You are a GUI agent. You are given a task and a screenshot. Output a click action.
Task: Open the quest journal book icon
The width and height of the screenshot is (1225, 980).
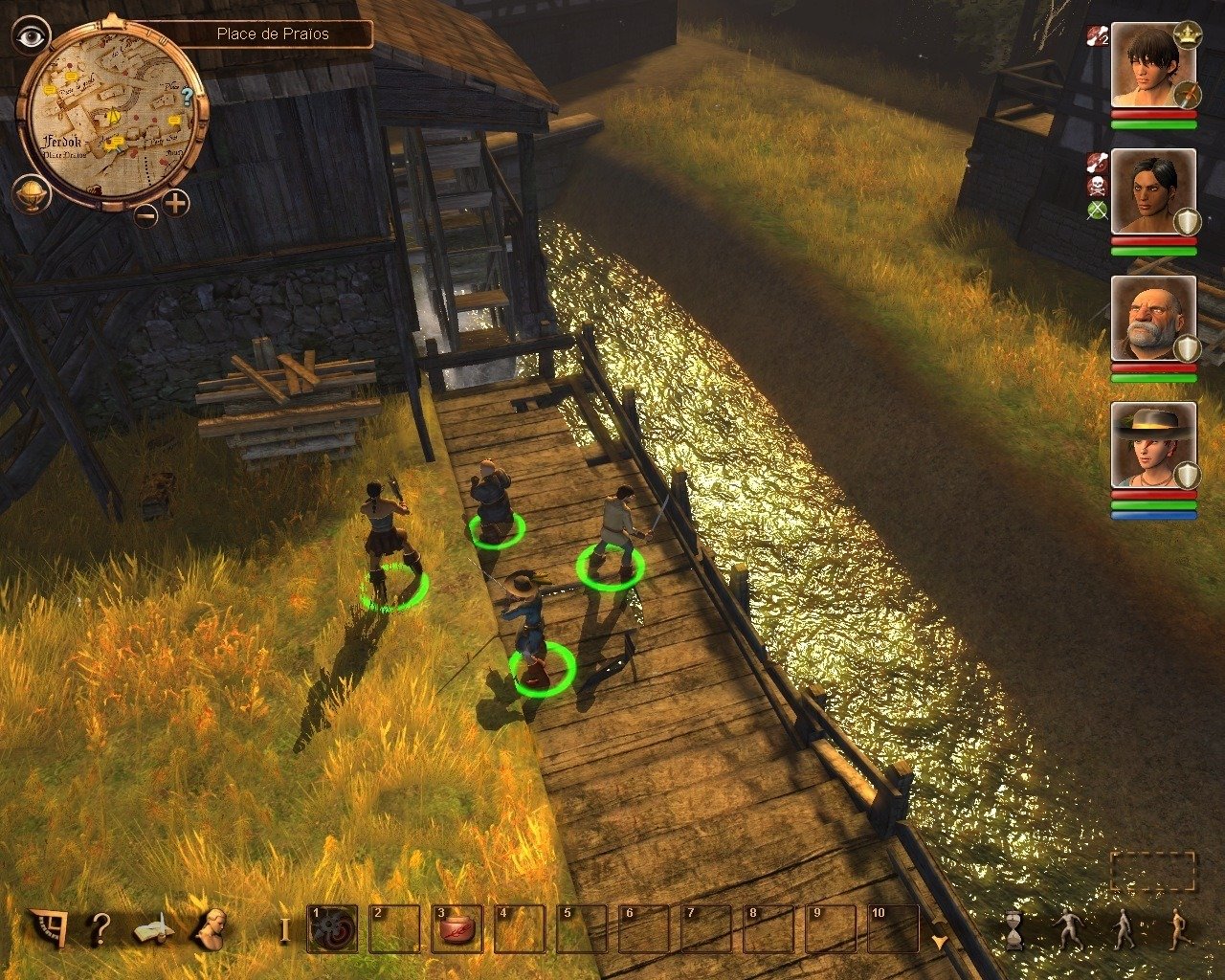coord(153,928)
